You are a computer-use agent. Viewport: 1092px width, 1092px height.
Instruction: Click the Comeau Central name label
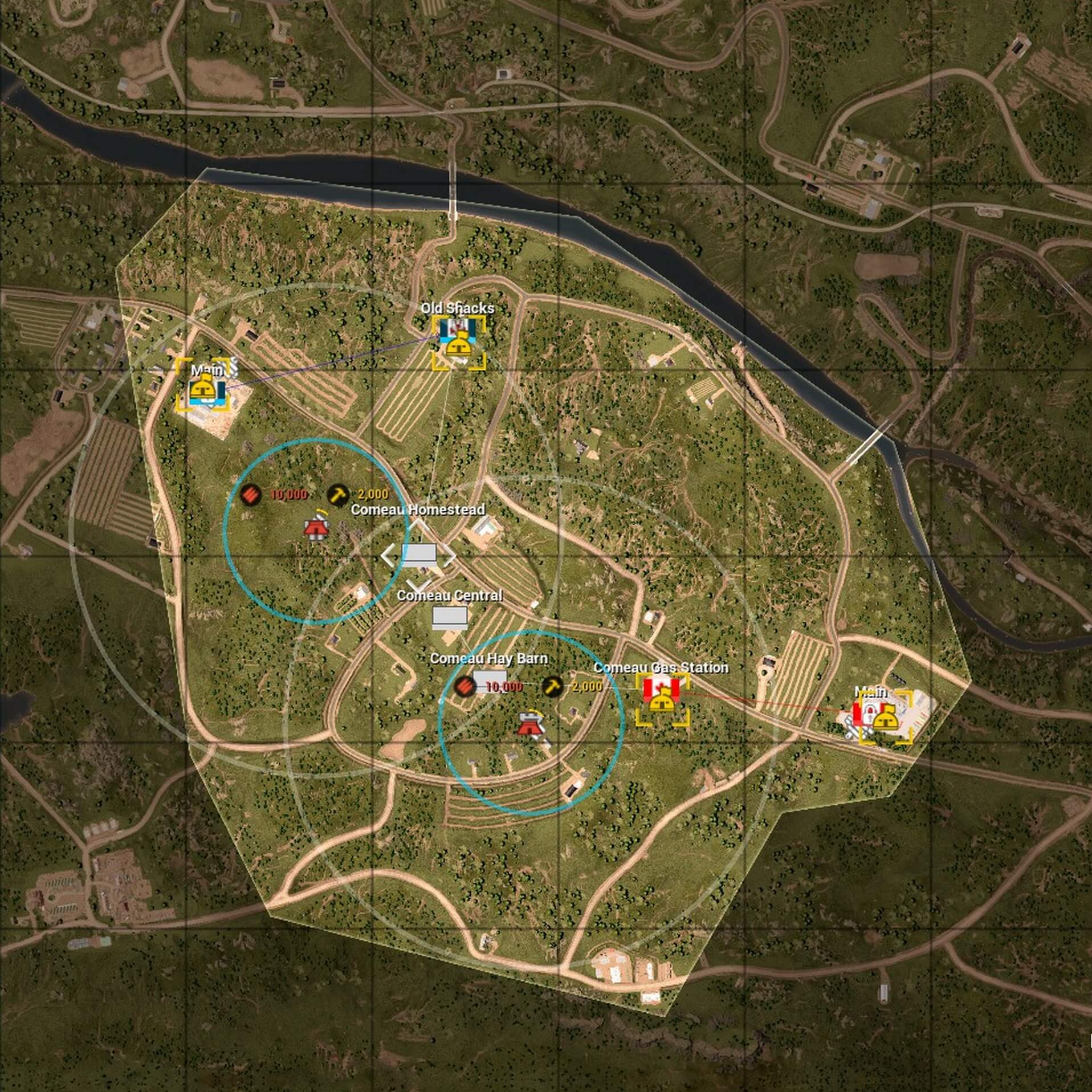[451, 595]
